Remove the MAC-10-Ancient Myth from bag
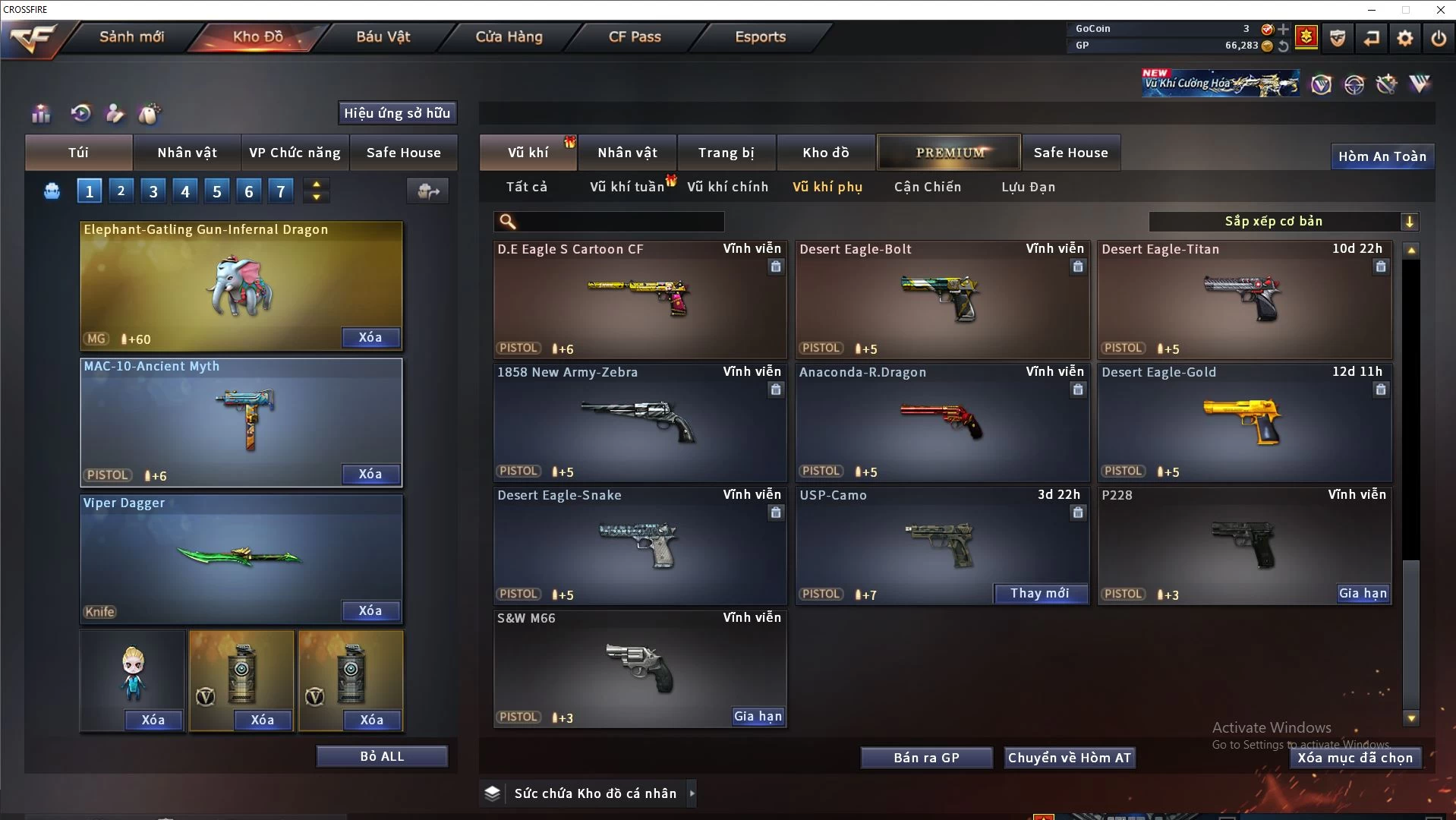Image resolution: width=1456 pixels, height=820 pixels. pos(370,474)
